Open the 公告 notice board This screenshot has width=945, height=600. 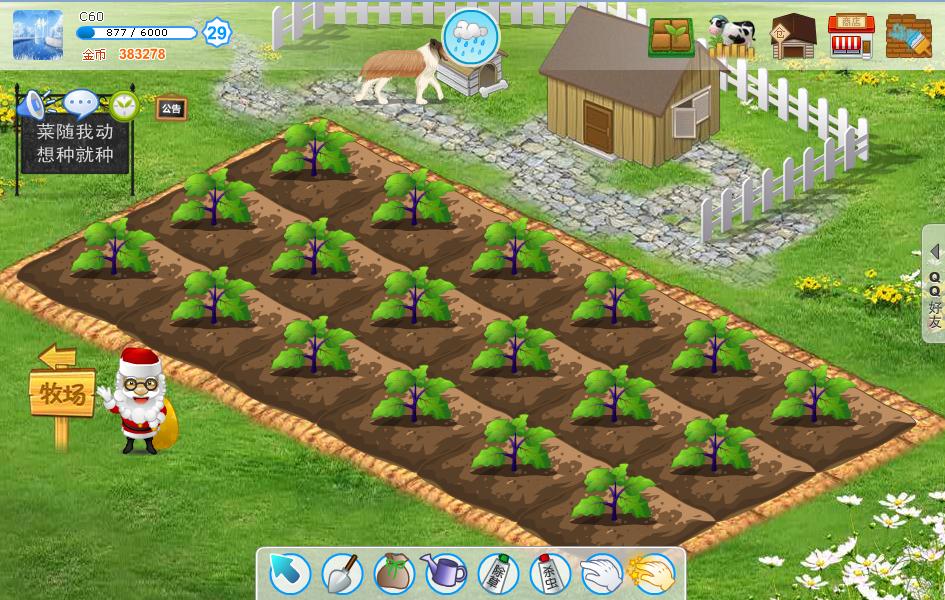pos(171,108)
